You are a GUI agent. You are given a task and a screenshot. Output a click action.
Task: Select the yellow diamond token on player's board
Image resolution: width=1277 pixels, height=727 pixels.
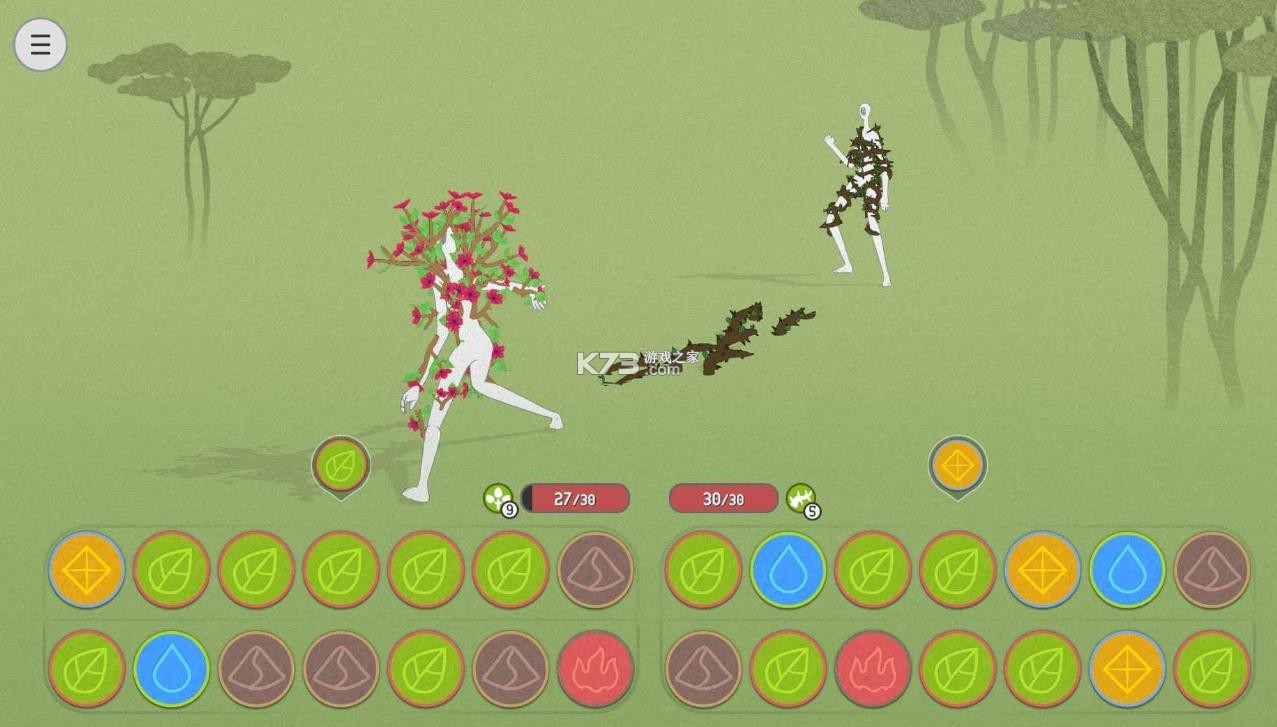[x=87, y=569]
